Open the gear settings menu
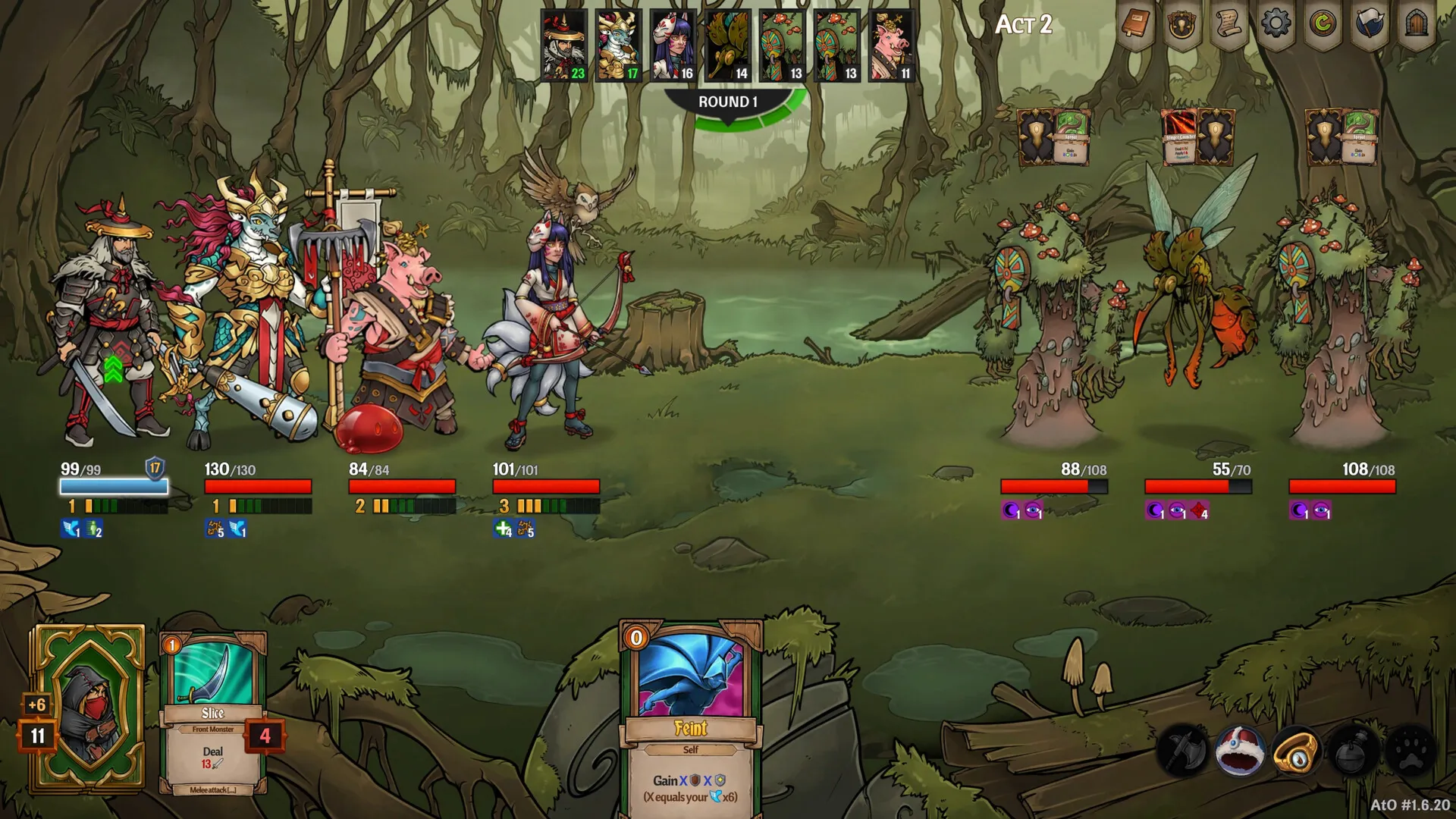This screenshot has height=819, width=1456. click(x=1276, y=25)
